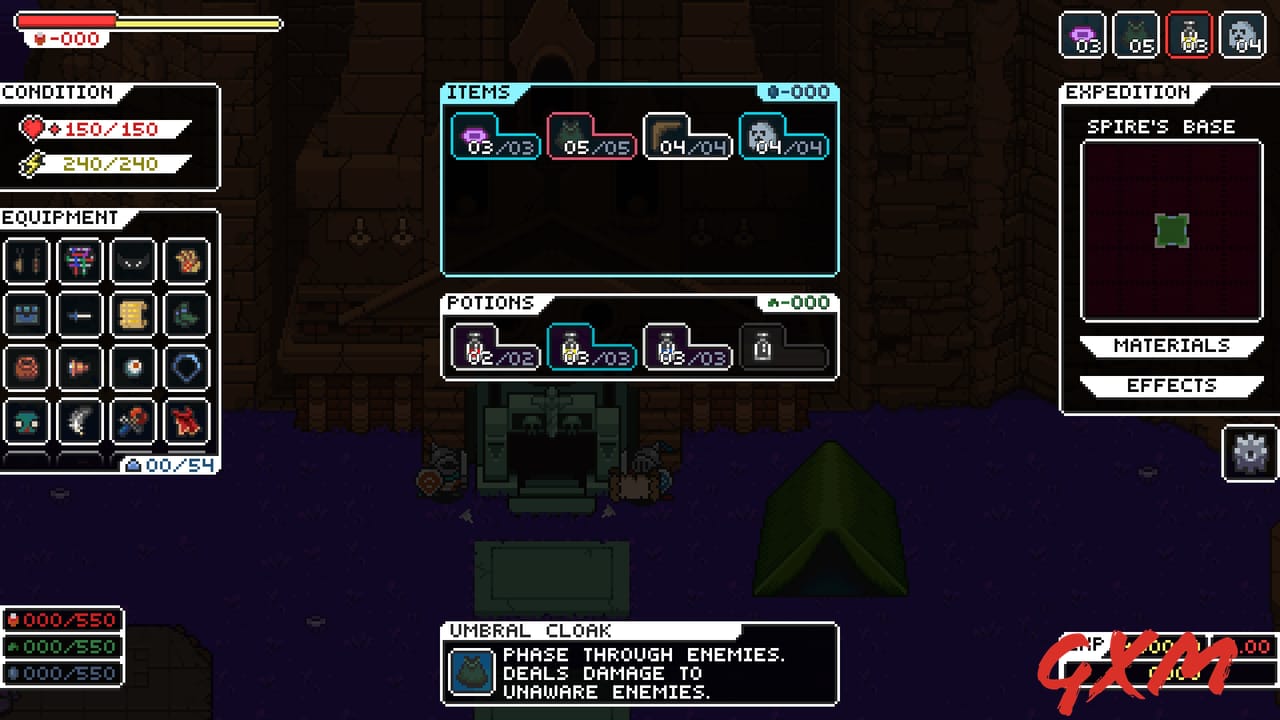Click the golden scroll equipment icon
1280x720 pixels.
[133, 315]
